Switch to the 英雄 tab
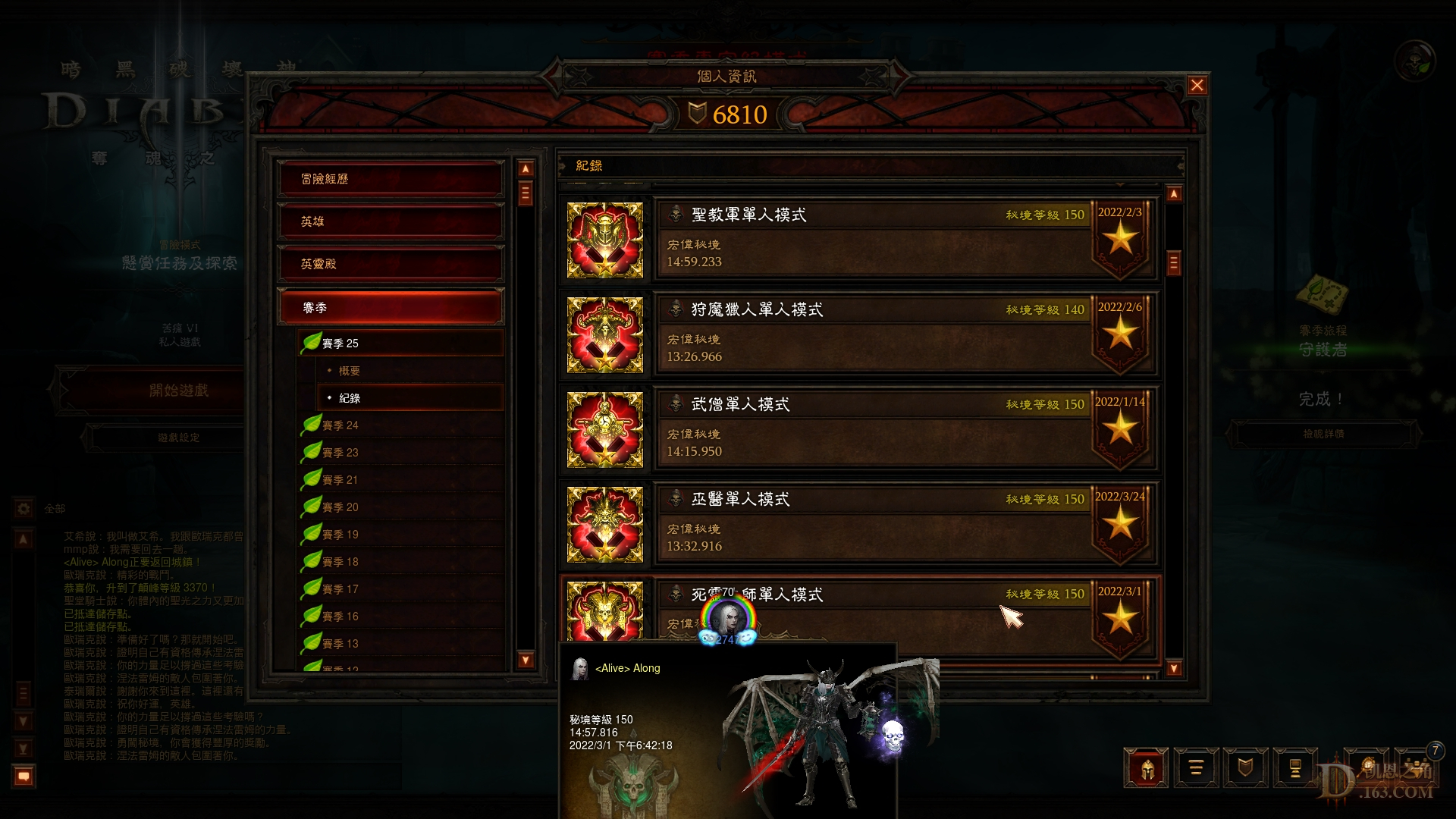 (x=390, y=221)
